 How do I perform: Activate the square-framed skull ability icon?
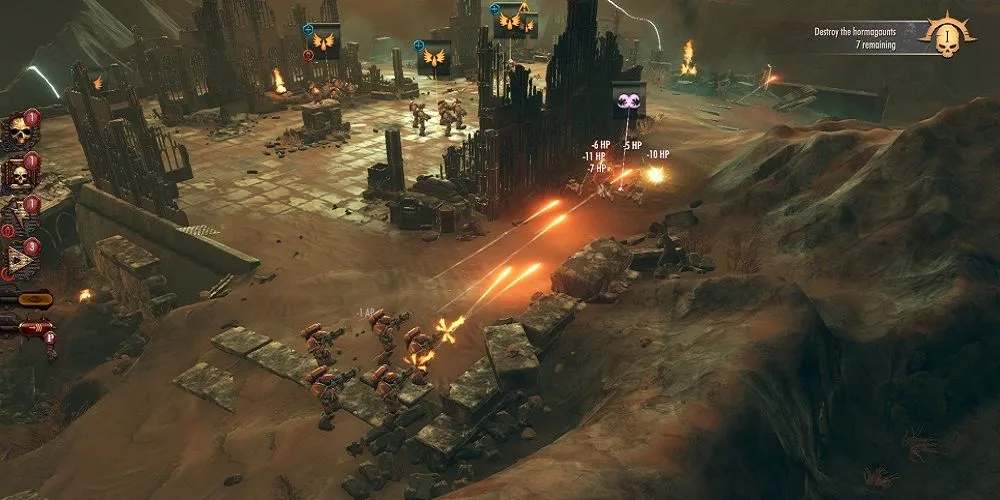[18, 177]
